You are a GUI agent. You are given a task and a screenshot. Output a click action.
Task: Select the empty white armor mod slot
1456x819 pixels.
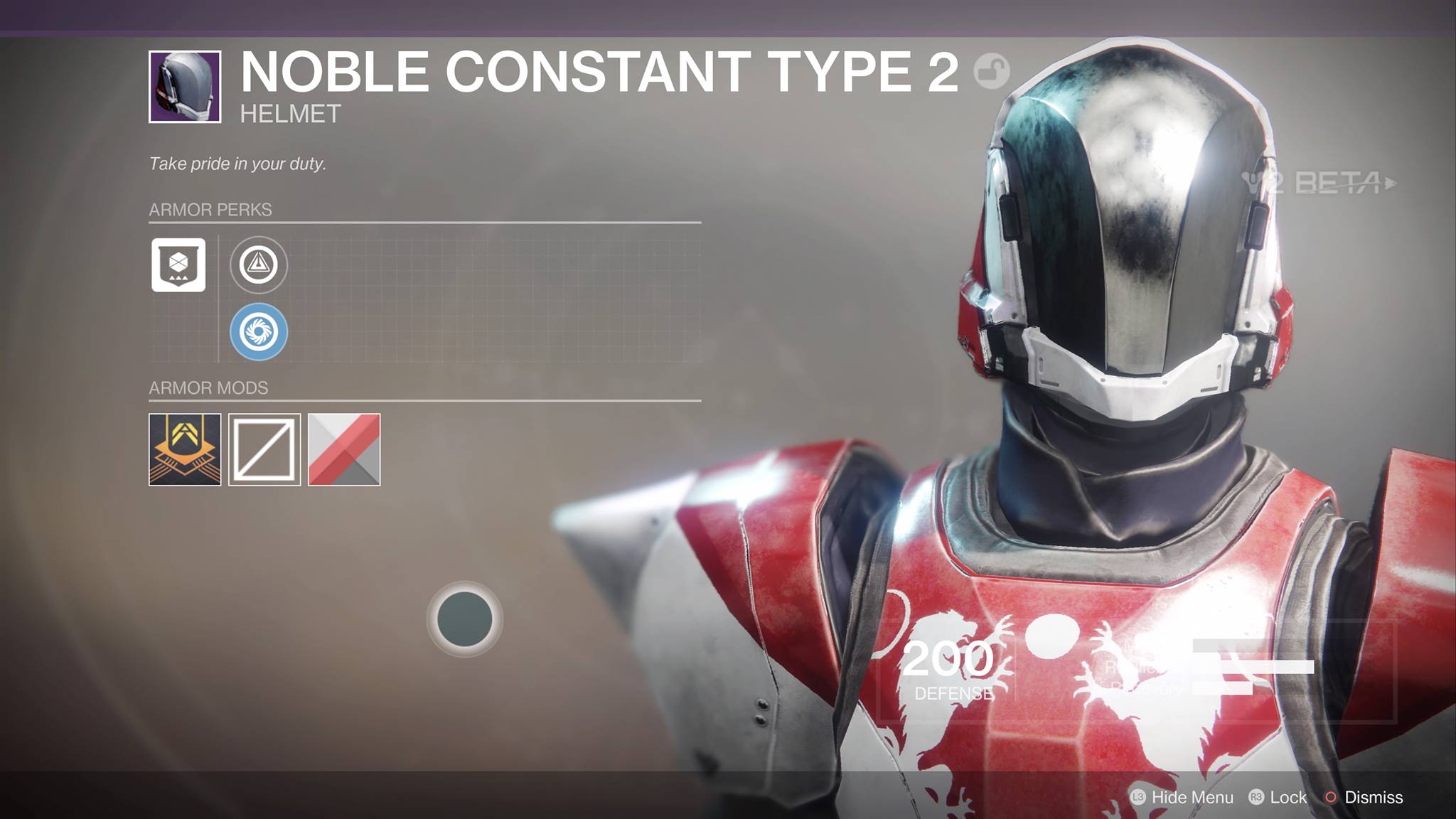coord(264,449)
